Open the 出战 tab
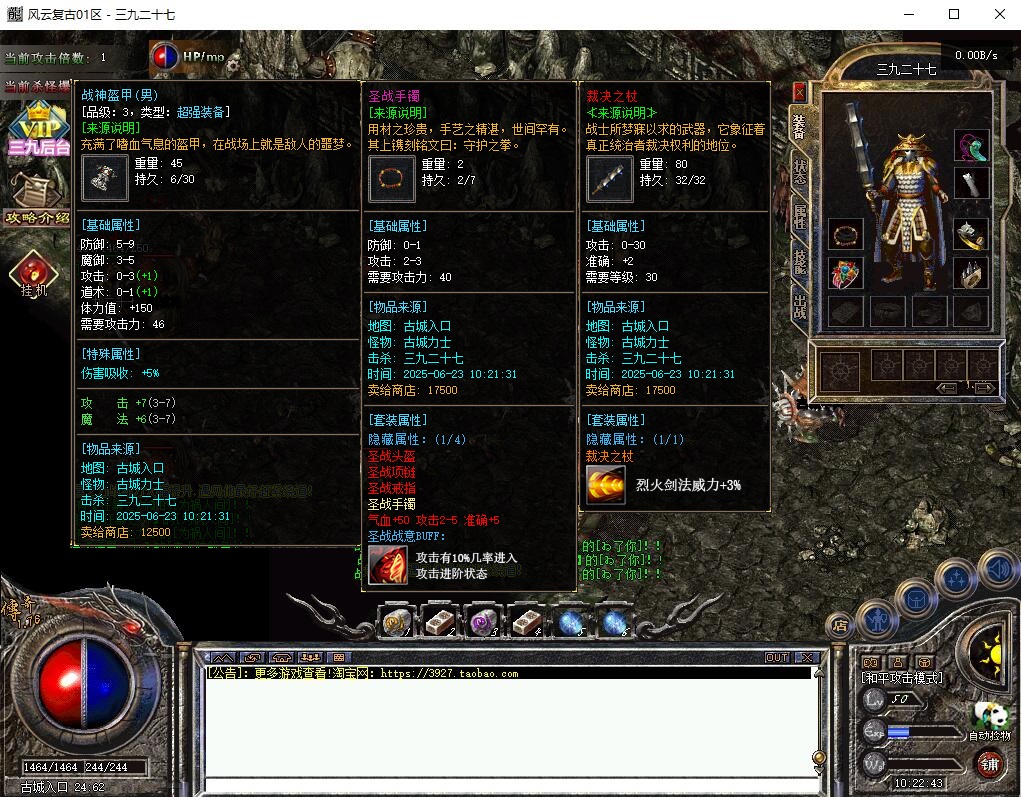 pos(800,305)
